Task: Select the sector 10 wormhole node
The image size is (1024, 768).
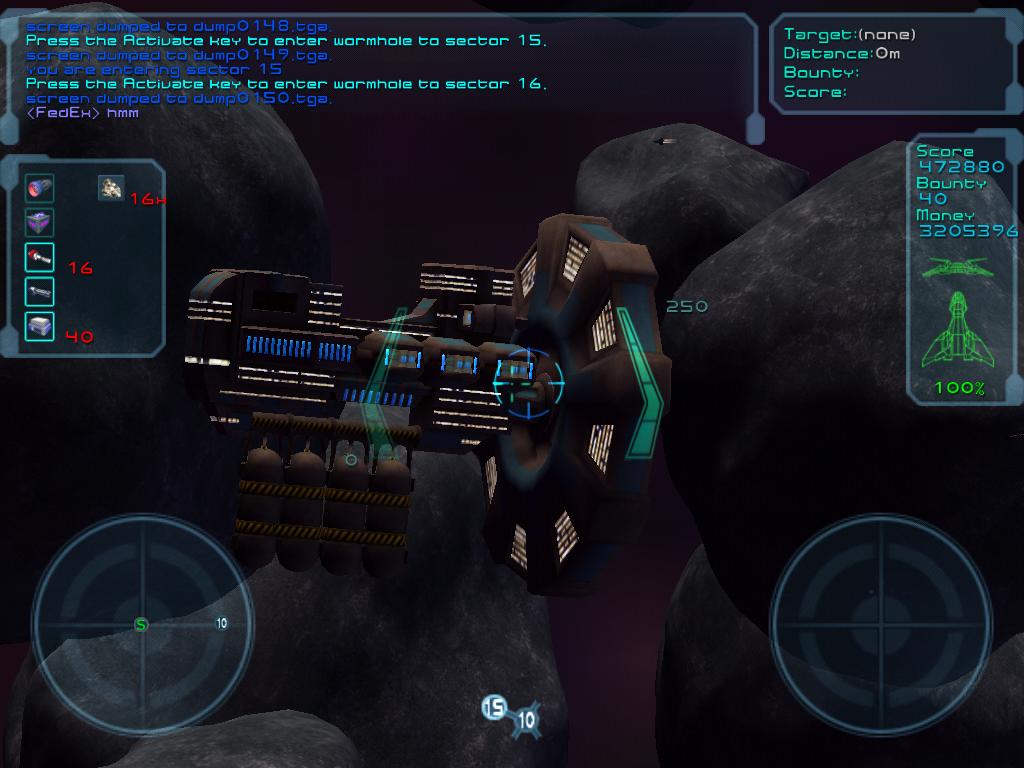Action: (526, 719)
